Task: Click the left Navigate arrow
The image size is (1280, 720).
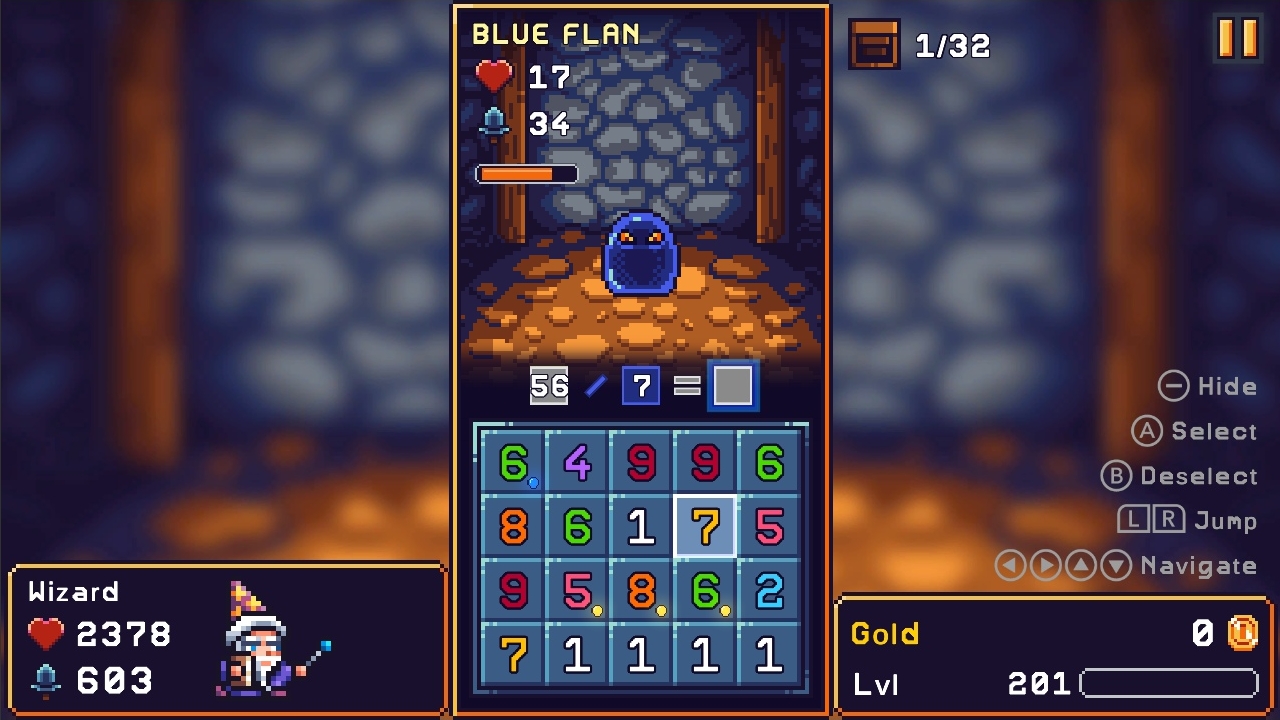Action: (x=1010, y=565)
